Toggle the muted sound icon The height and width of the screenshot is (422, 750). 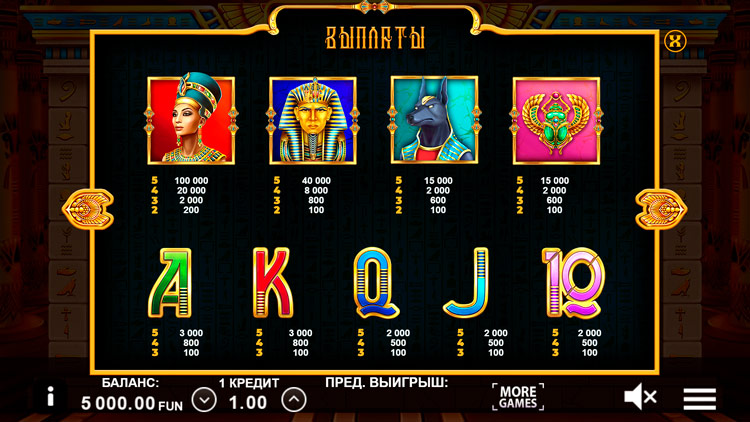tap(640, 397)
